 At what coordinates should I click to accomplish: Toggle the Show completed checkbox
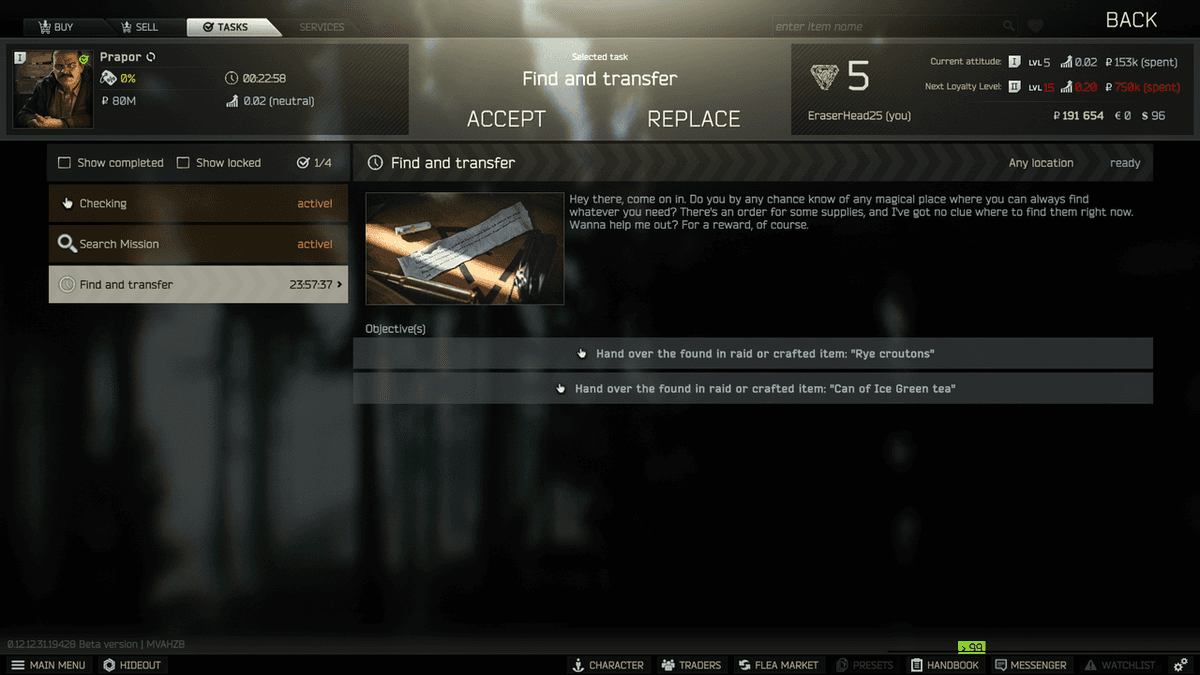65,163
